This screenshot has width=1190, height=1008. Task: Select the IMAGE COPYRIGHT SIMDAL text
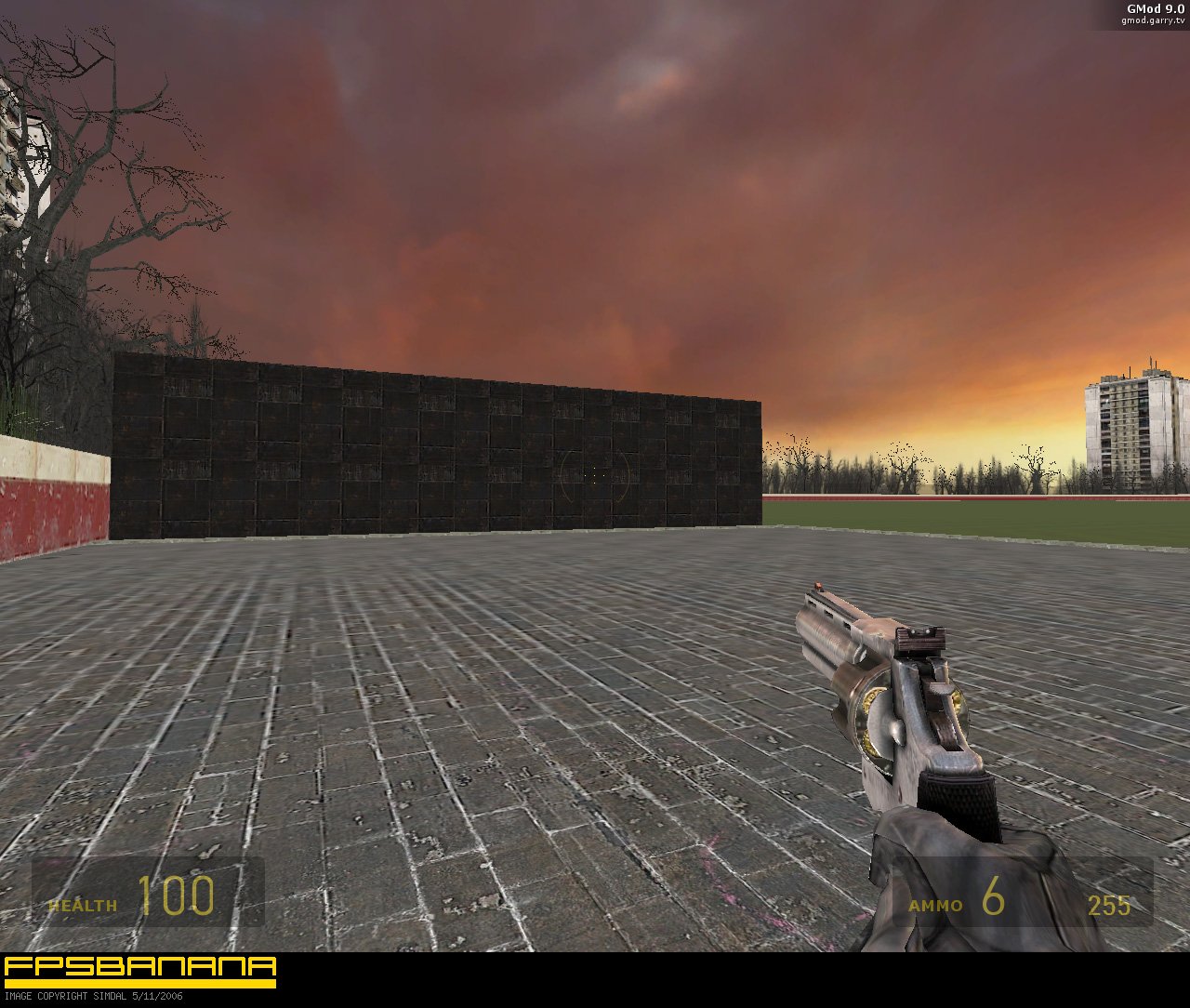[x=93, y=995]
